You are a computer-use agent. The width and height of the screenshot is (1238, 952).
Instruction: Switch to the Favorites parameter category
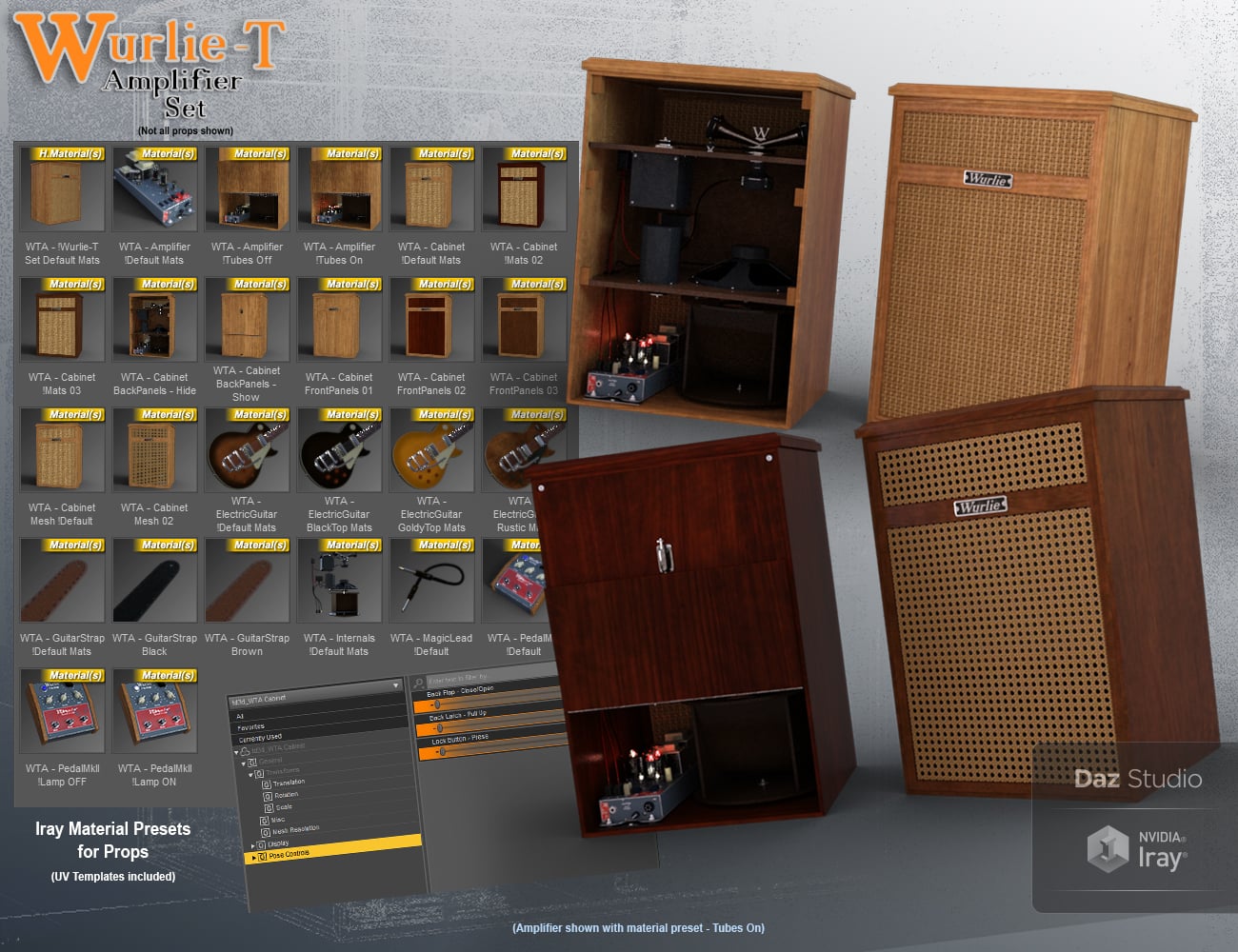250,726
